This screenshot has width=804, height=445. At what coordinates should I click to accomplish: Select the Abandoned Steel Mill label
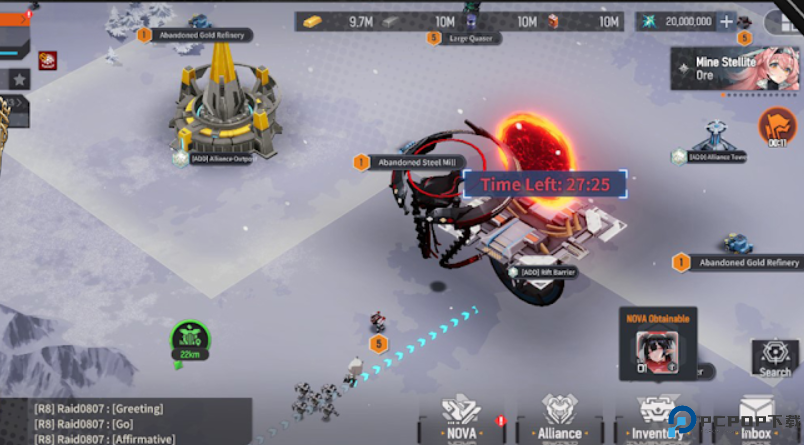418,162
